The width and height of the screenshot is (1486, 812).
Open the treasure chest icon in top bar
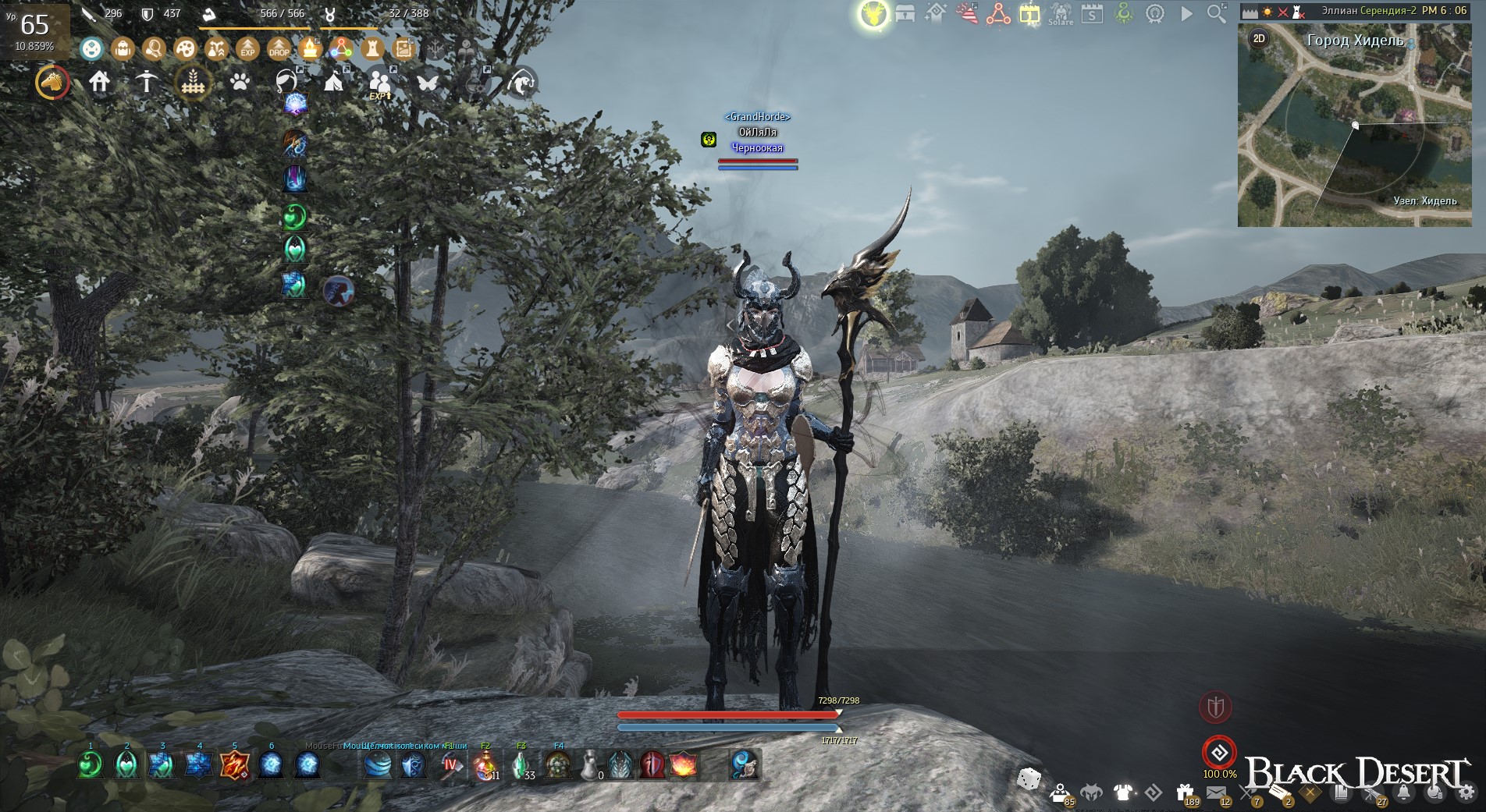coord(905,13)
